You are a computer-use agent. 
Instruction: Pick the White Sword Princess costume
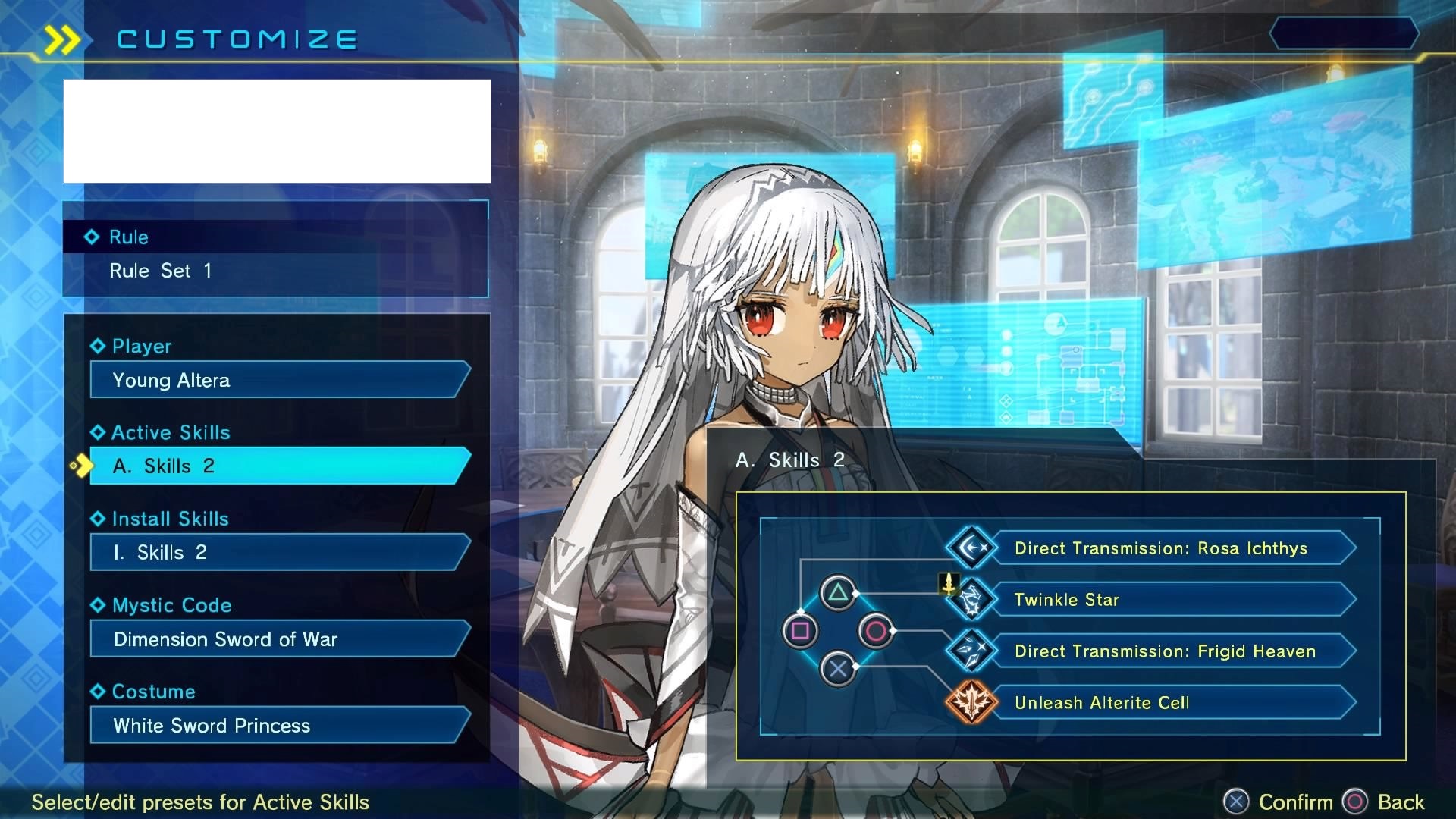point(279,726)
